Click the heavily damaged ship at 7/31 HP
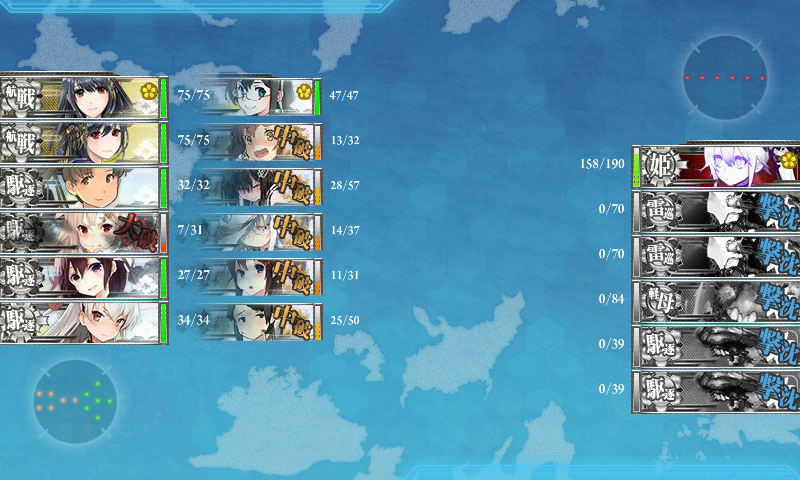Viewport: 800px width, 480px height. (80, 232)
